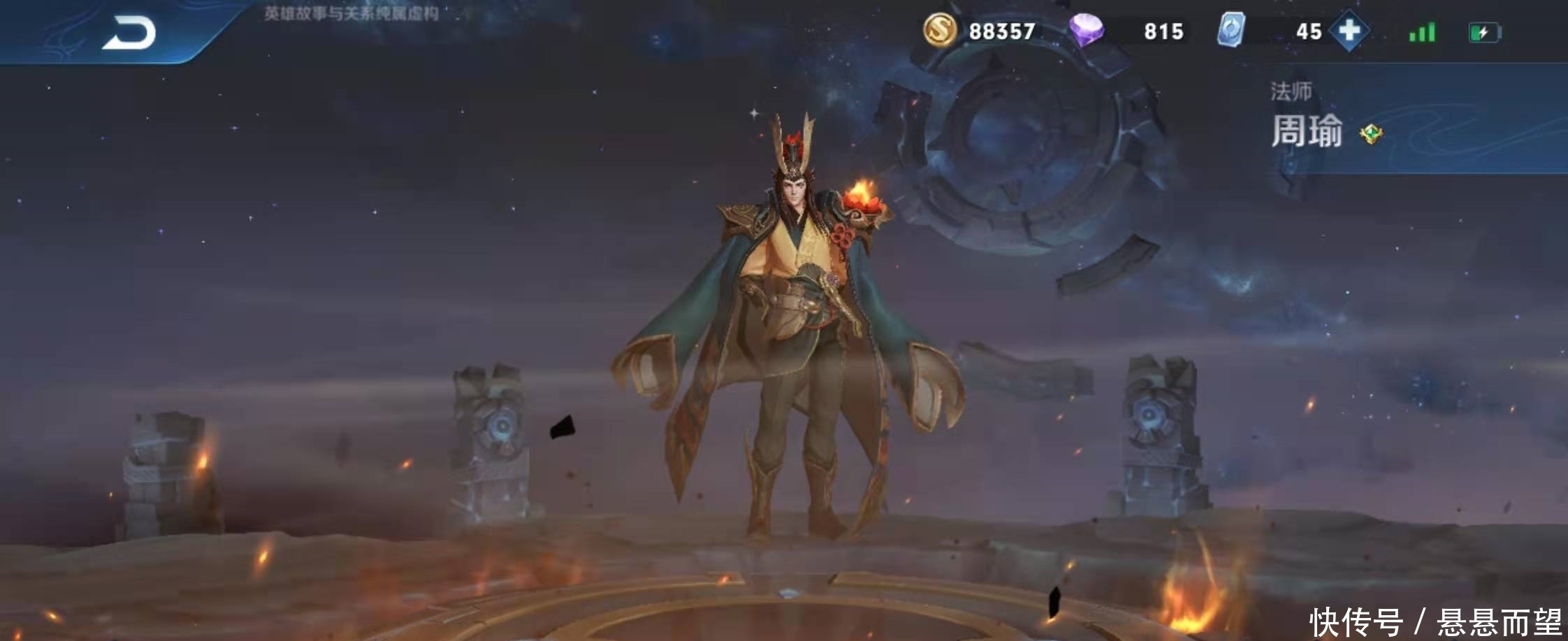This screenshot has width=1568, height=641.
Task: Tap the green gem badge beside 周瑜
Action: (1371, 133)
